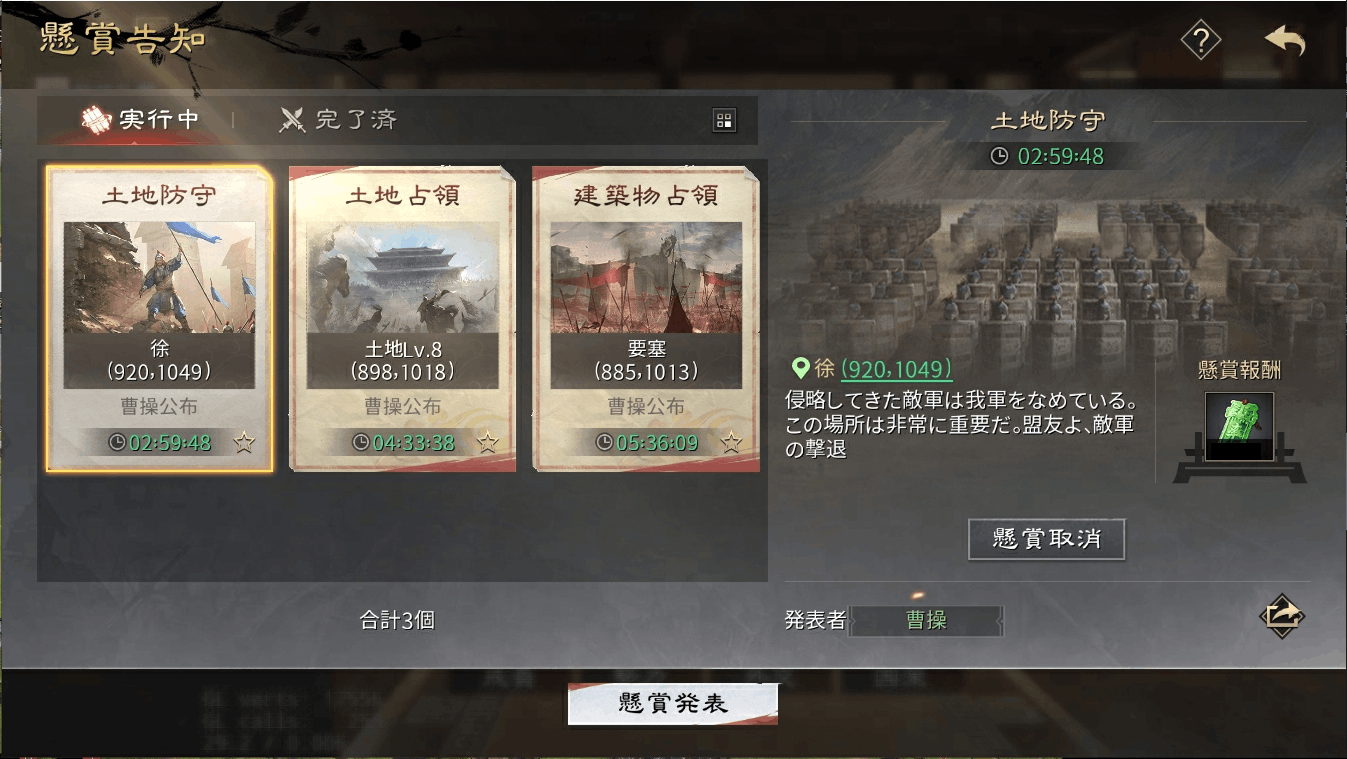
Task: Favorite the 土地占領 bounty star
Action: coord(487,442)
